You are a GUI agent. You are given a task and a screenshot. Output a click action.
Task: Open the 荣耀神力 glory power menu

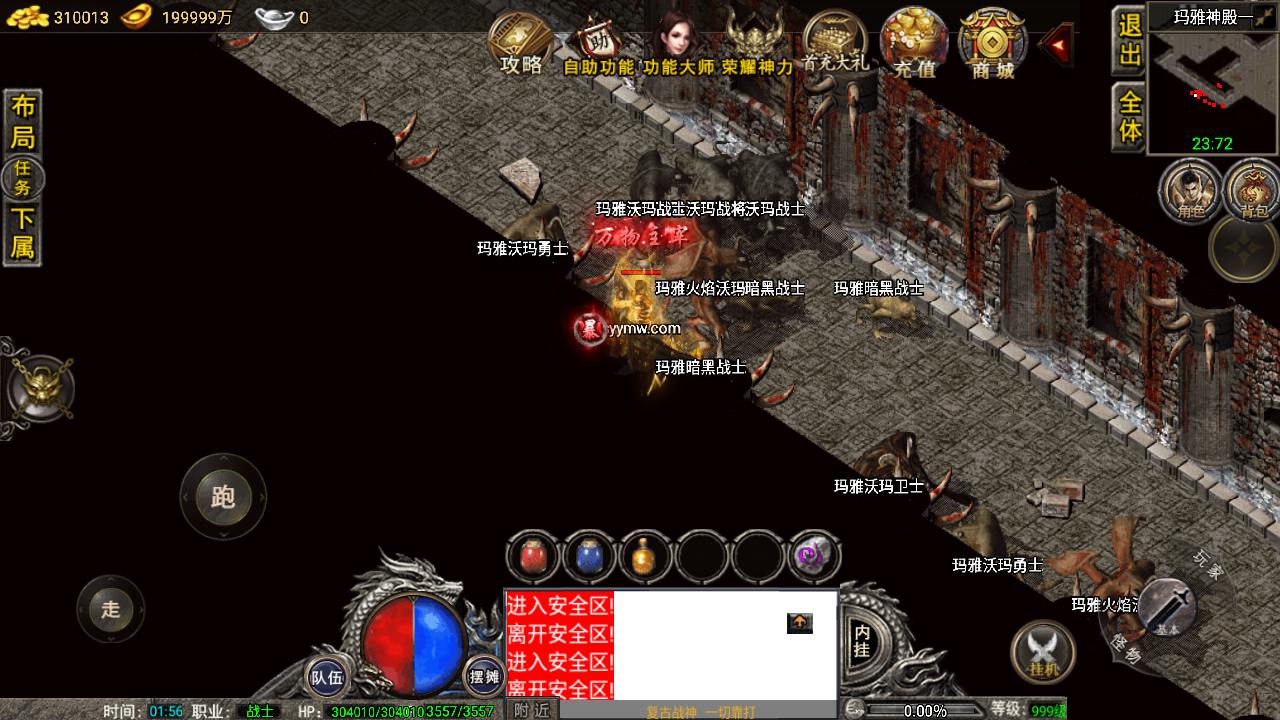click(x=757, y=44)
